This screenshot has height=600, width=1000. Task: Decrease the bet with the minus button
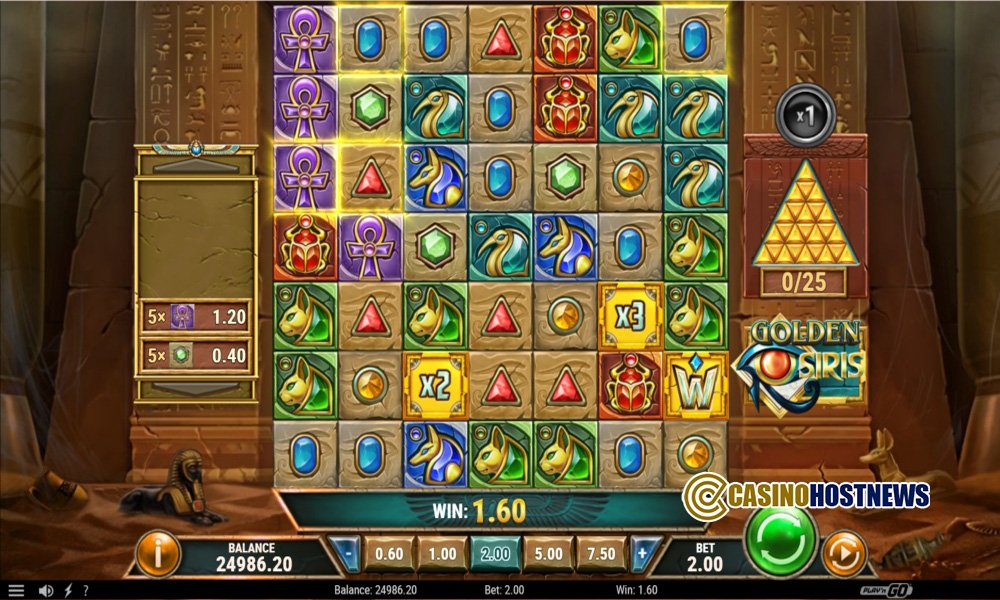(x=345, y=553)
